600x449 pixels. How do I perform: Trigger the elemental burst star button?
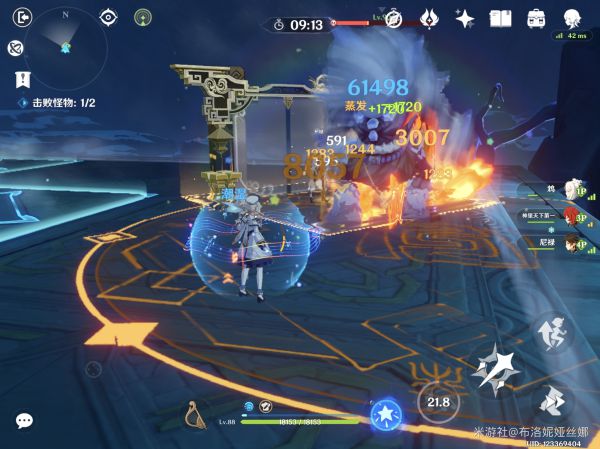384,415
